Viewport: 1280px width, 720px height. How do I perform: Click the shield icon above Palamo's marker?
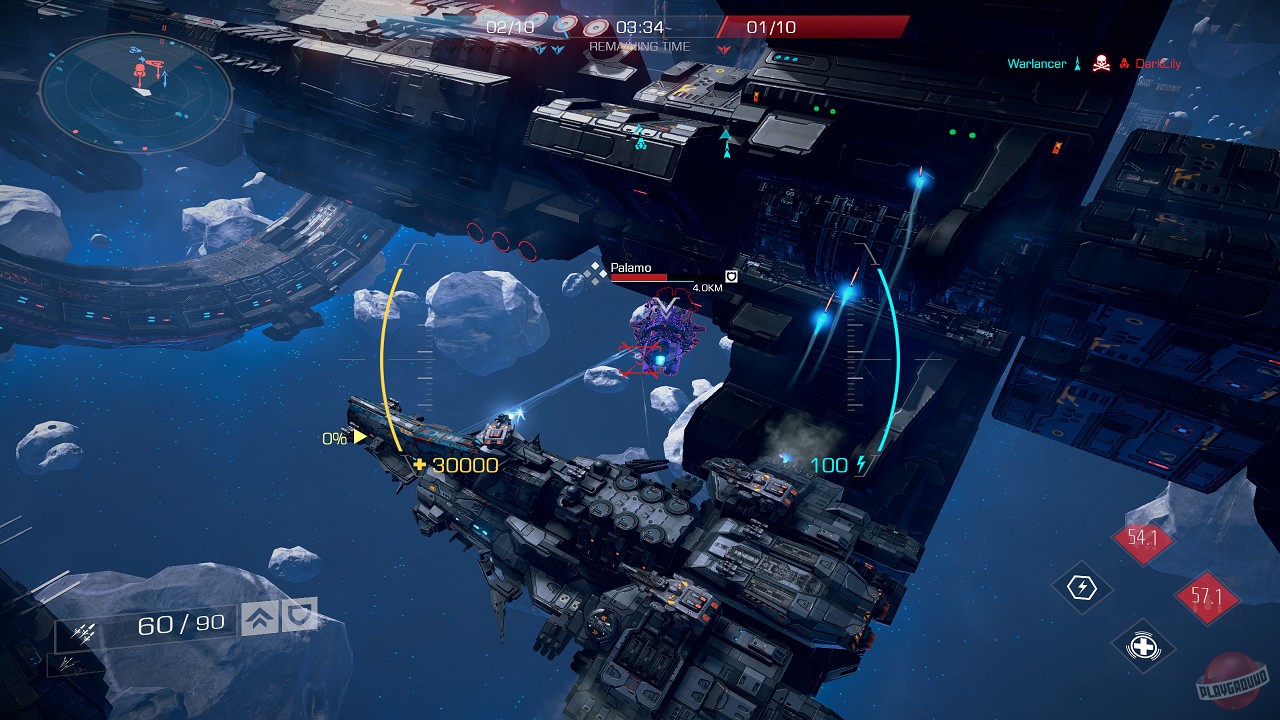(731, 276)
